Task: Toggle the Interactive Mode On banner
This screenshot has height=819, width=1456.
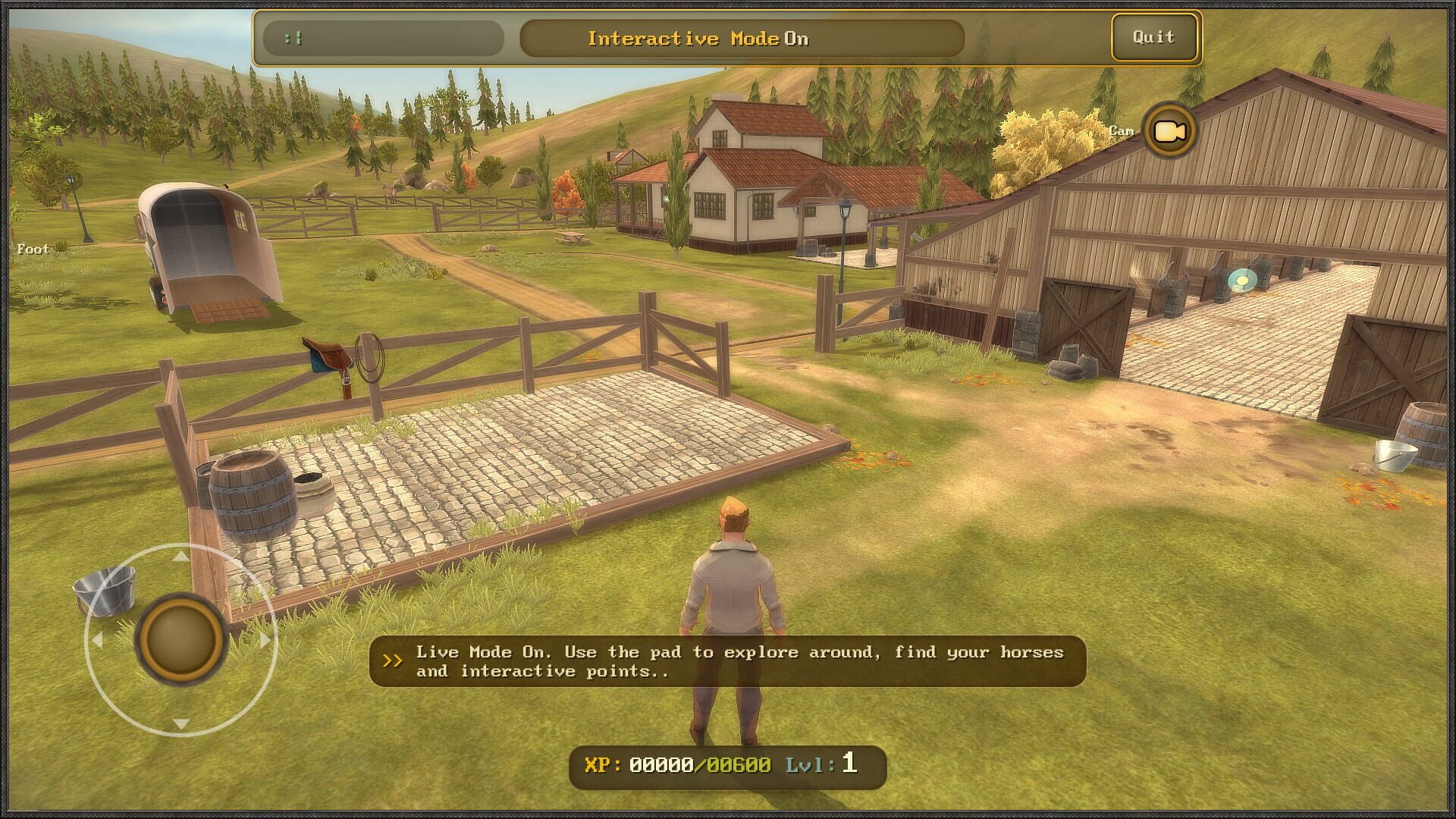Action: point(741,39)
